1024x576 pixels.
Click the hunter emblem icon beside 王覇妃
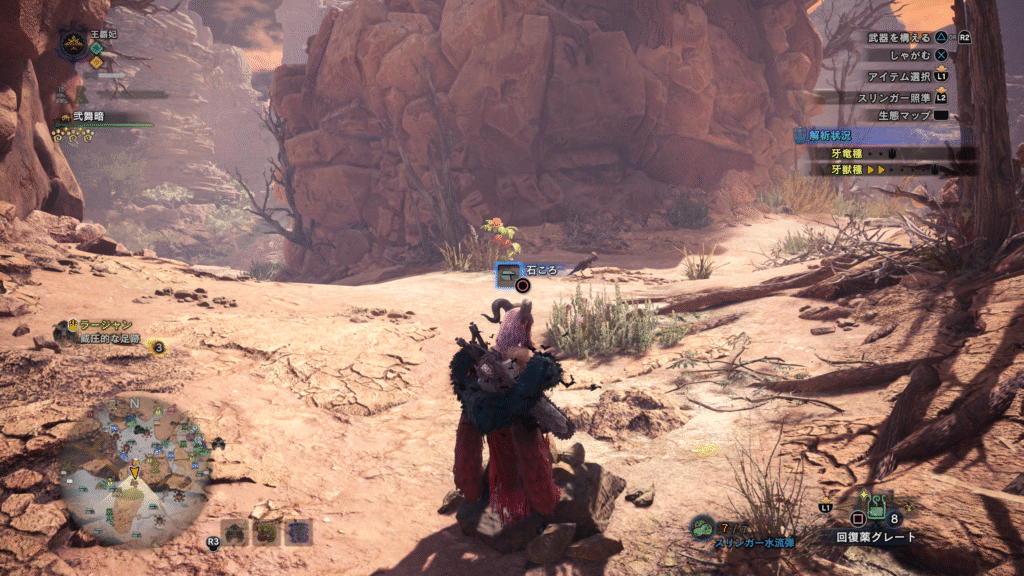[73, 42]
